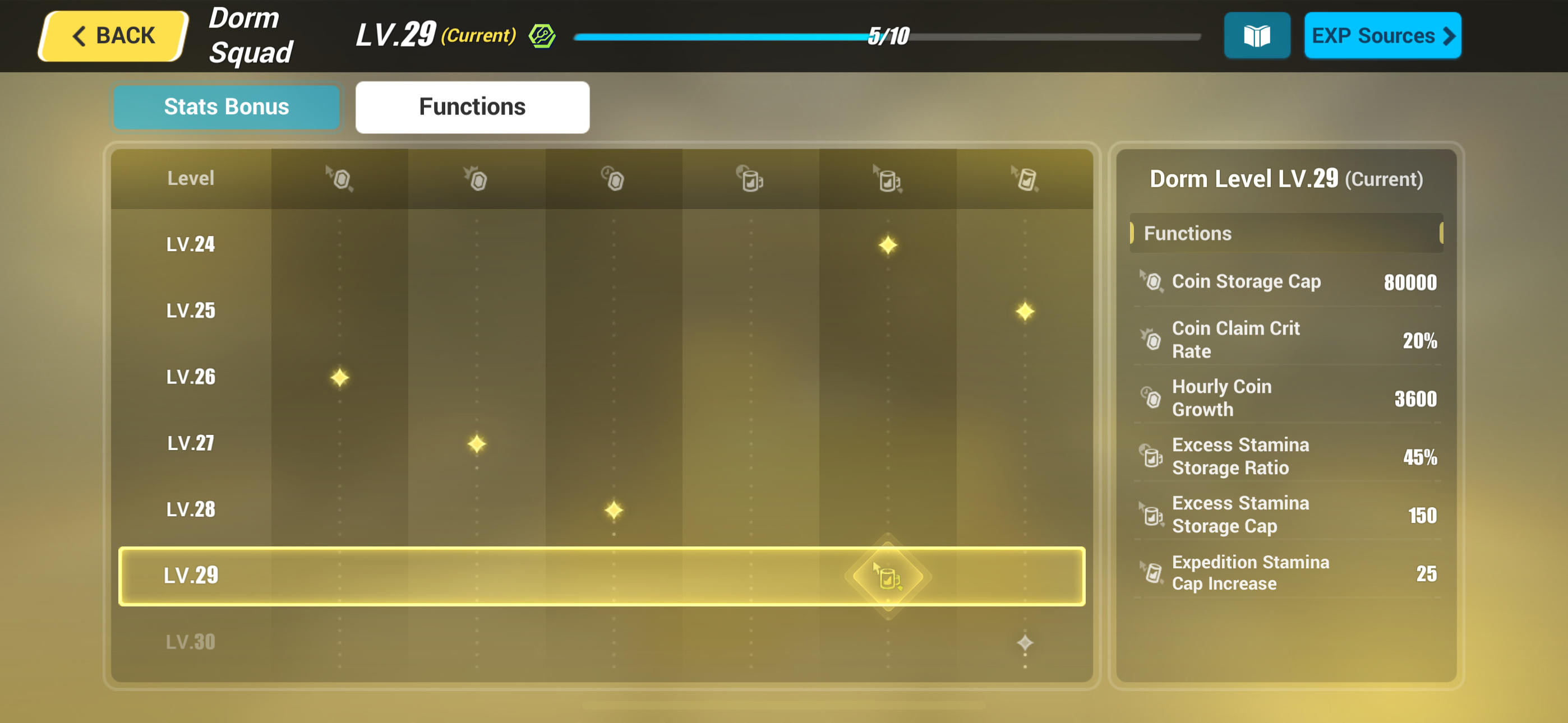Click the Functions header bar in the right panel

coord(1286,233)
